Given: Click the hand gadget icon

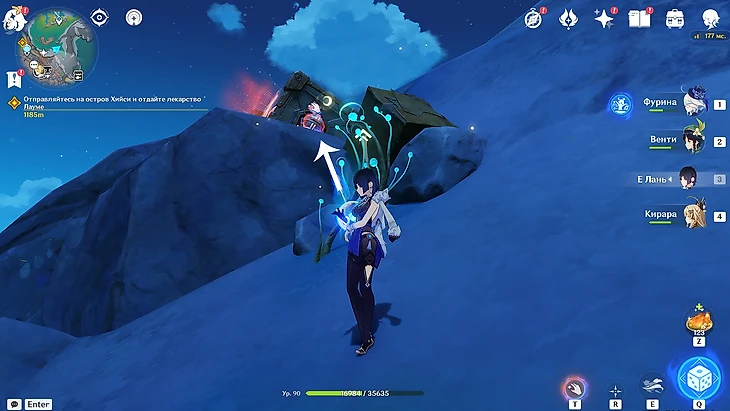Looking at the screenshot, I should point(574,387).
